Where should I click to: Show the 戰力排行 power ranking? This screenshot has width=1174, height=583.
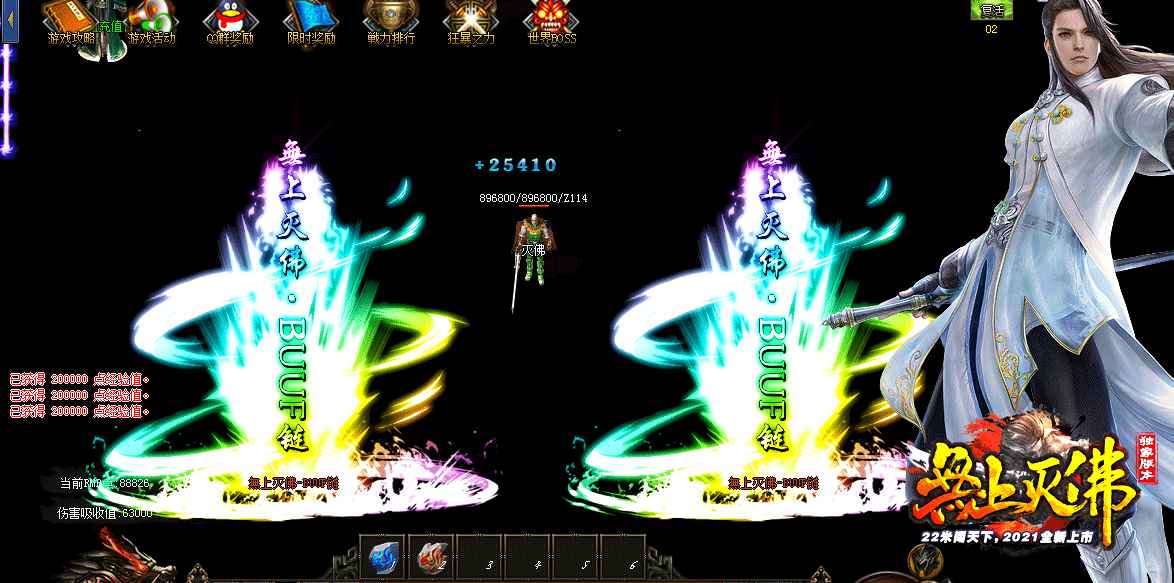[390, 20]
